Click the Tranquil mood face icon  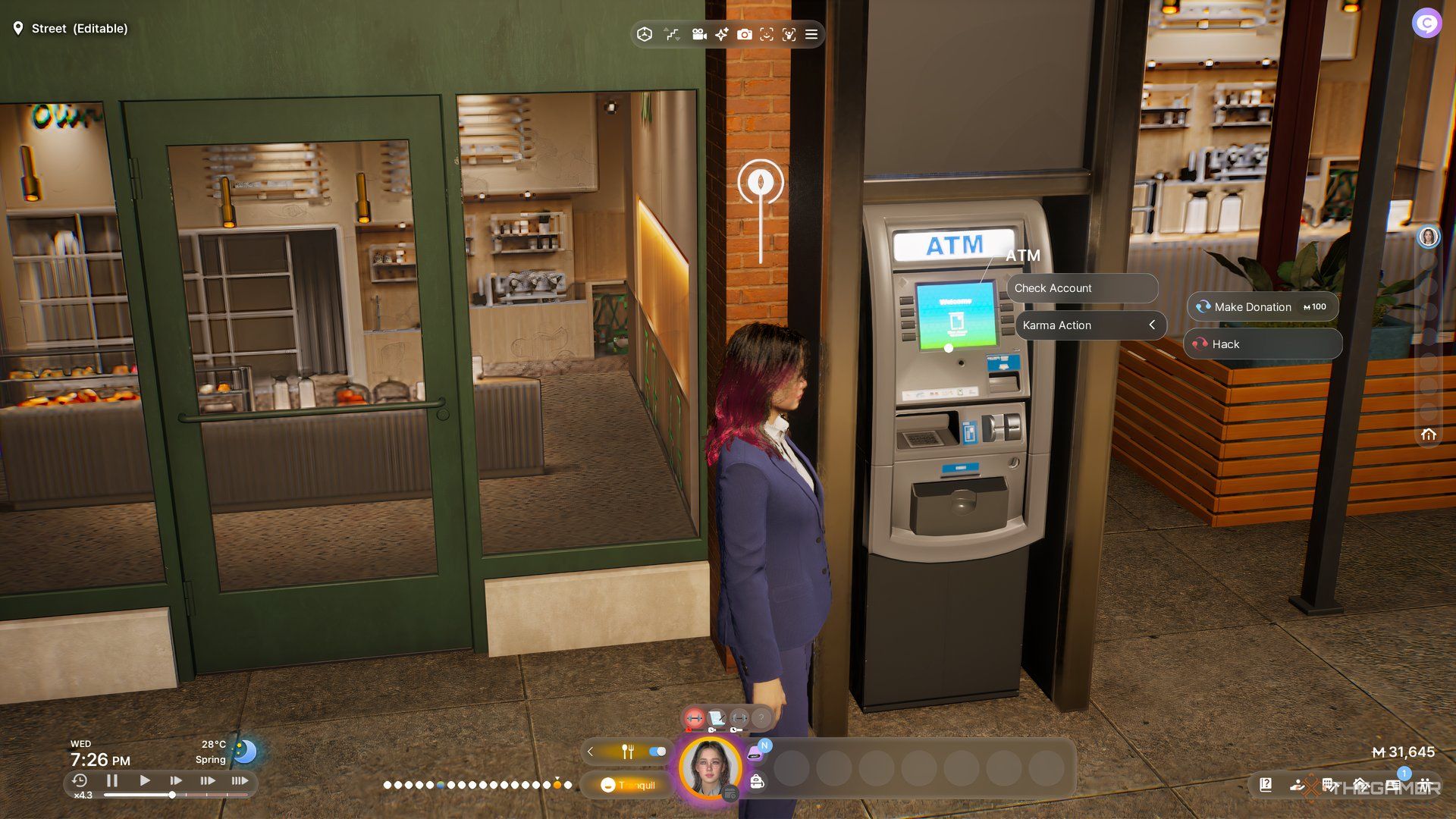coord(607,785)
